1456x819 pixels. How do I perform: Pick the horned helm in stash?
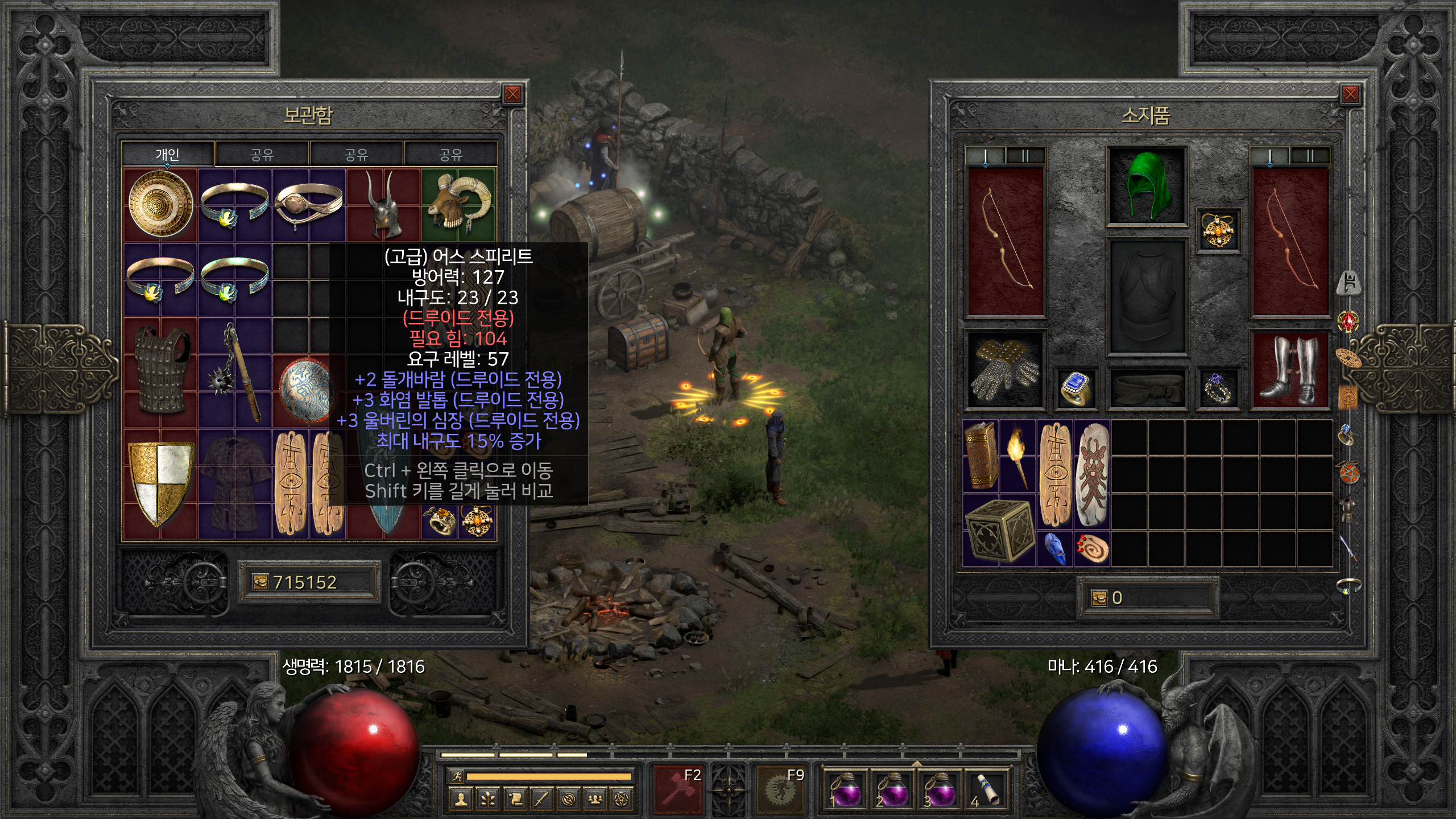tap(383, 205)
